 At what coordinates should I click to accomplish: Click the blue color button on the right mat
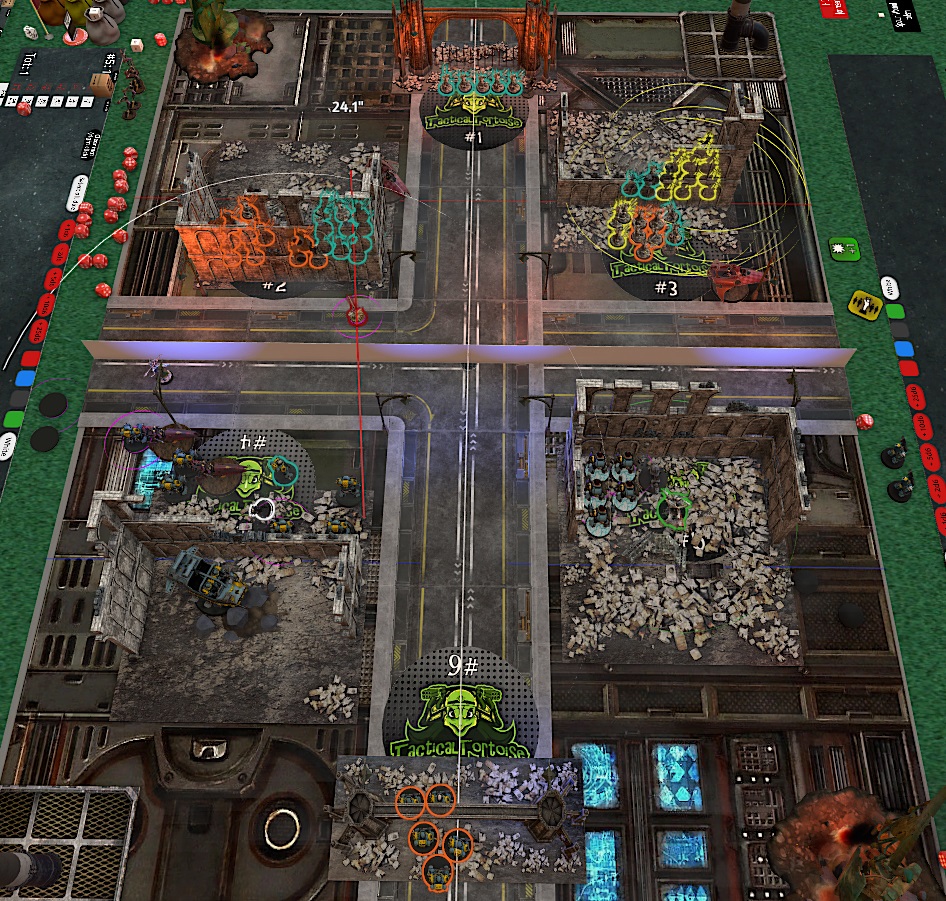(904, 349)
